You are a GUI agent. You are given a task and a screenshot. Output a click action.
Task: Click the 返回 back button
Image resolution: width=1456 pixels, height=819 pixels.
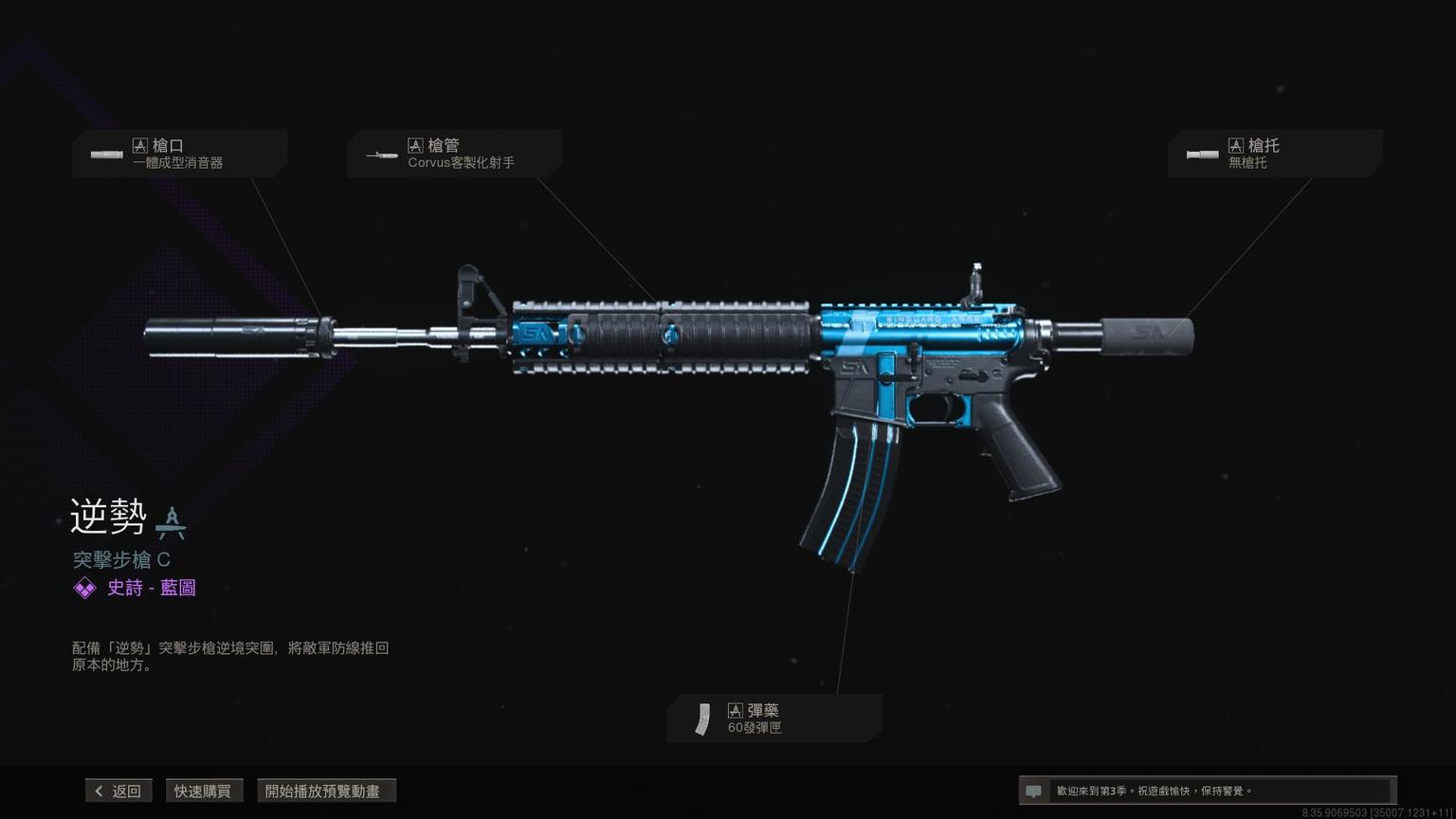point(118,791)
